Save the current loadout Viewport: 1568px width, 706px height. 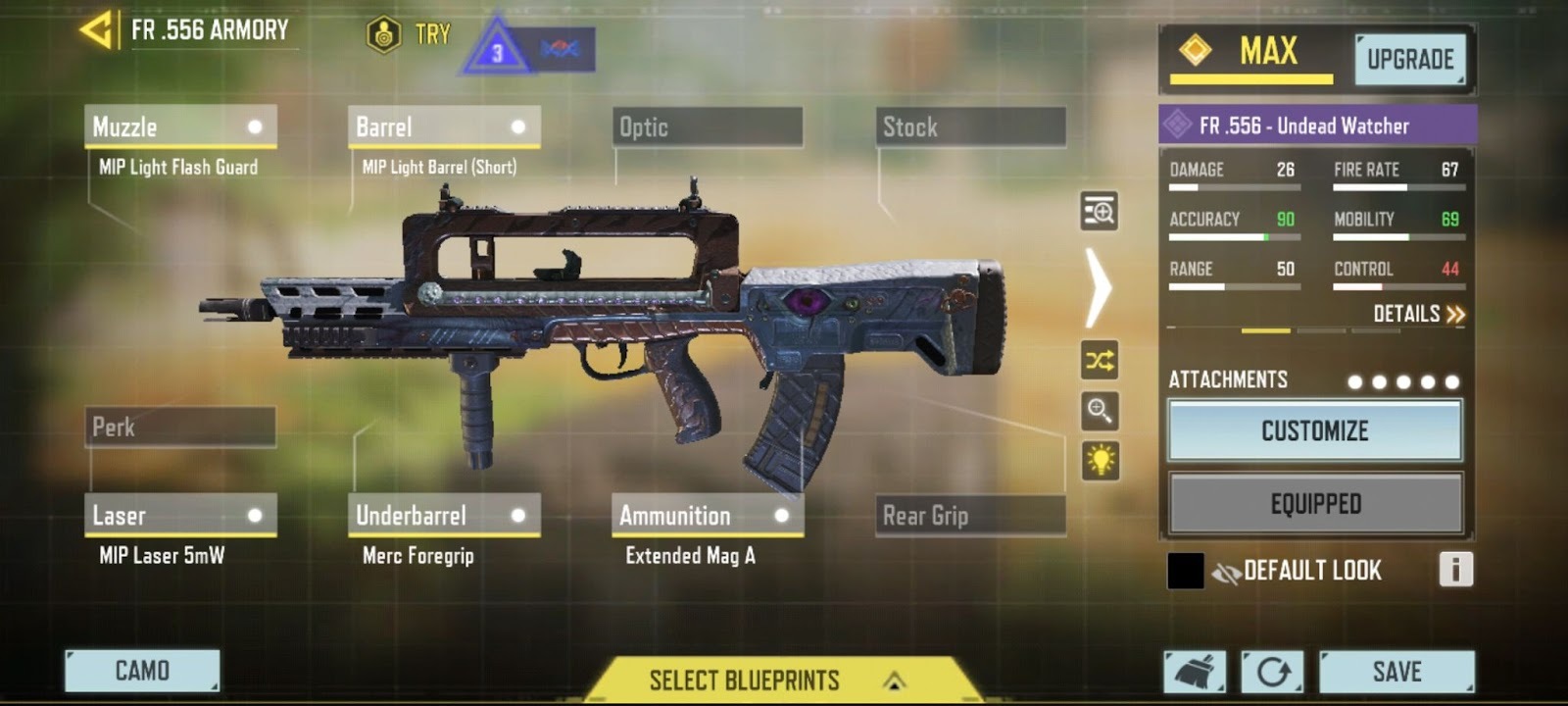(x=1396, y=672)
